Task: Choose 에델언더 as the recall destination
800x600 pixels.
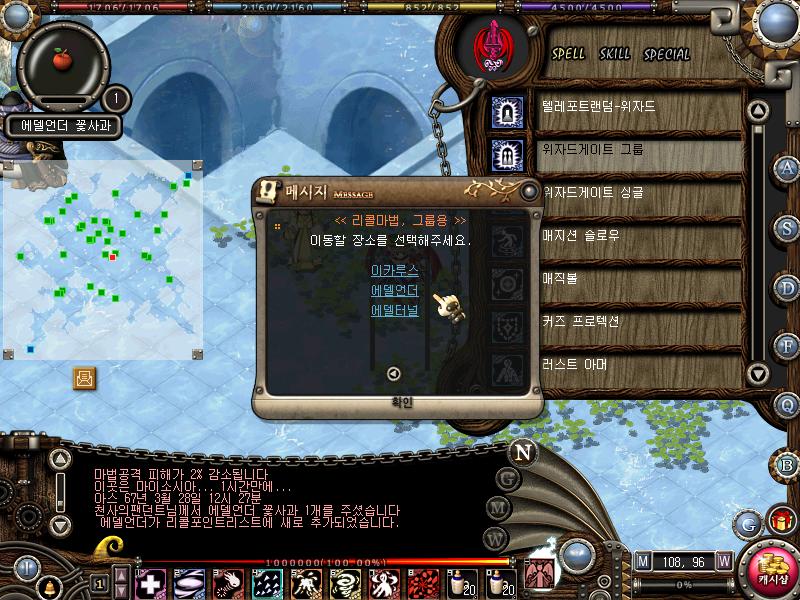Action: [394, 290]
